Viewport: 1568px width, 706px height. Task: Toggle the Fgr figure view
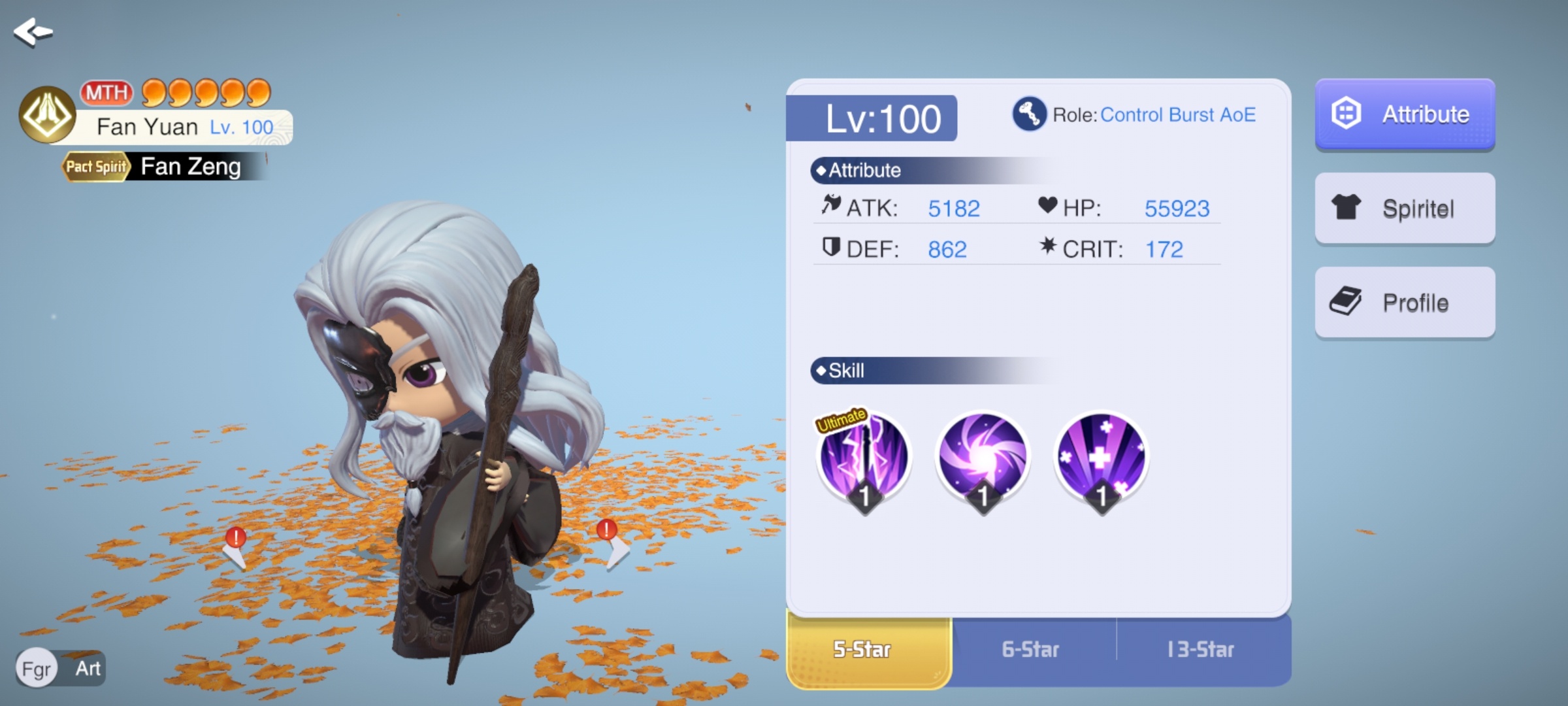tap(37, 669)
